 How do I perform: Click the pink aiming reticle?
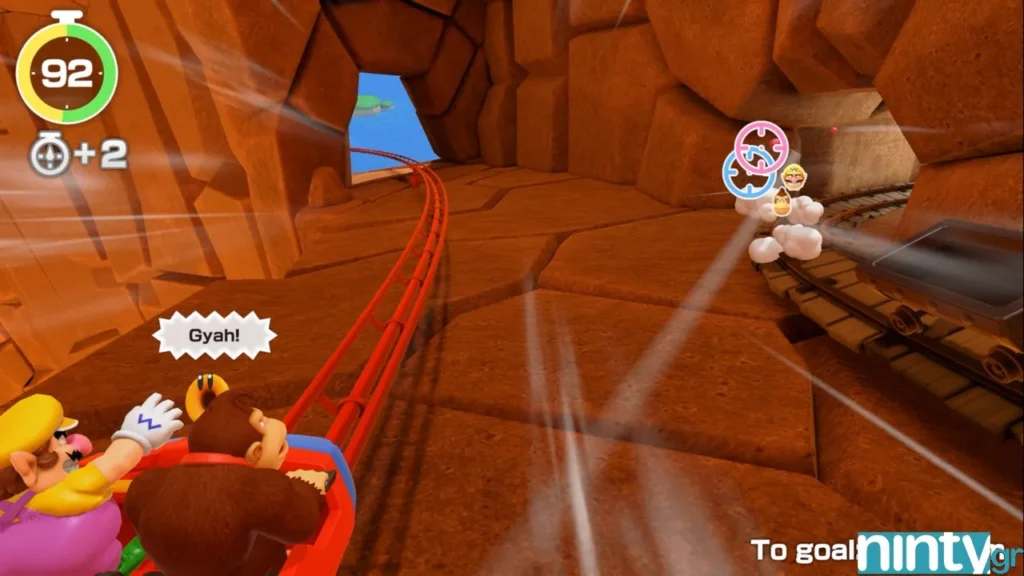pyautogui.click(x=762, y=146)
